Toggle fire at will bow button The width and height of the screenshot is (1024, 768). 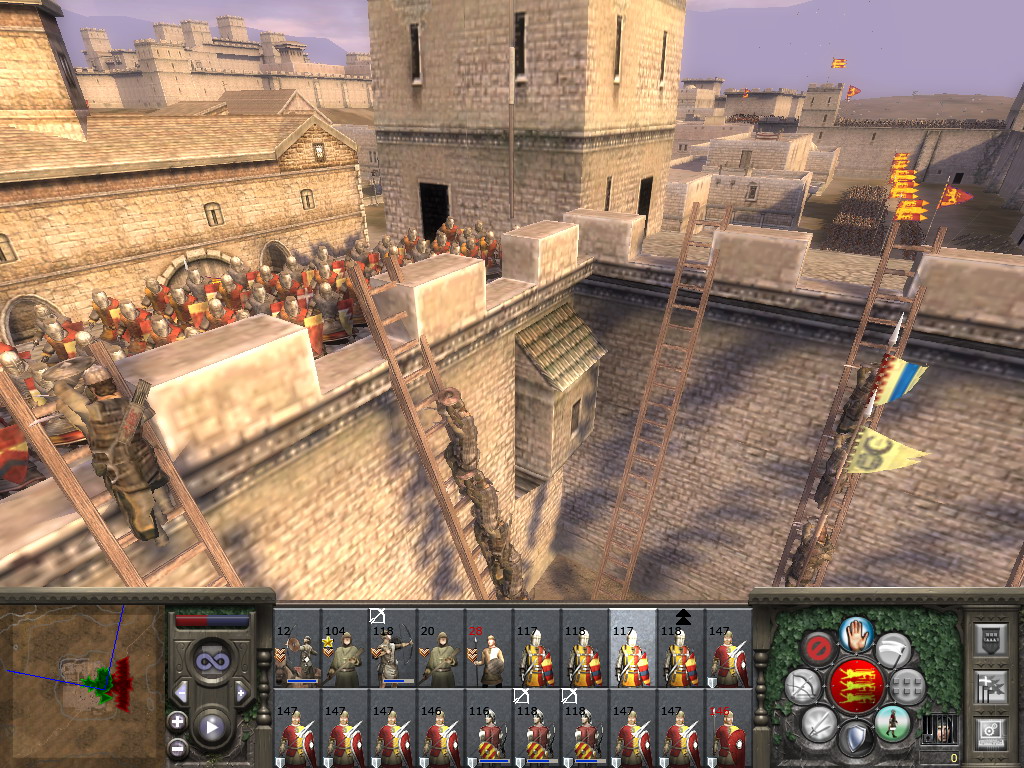pyautogui.click(x=802, y=686)
